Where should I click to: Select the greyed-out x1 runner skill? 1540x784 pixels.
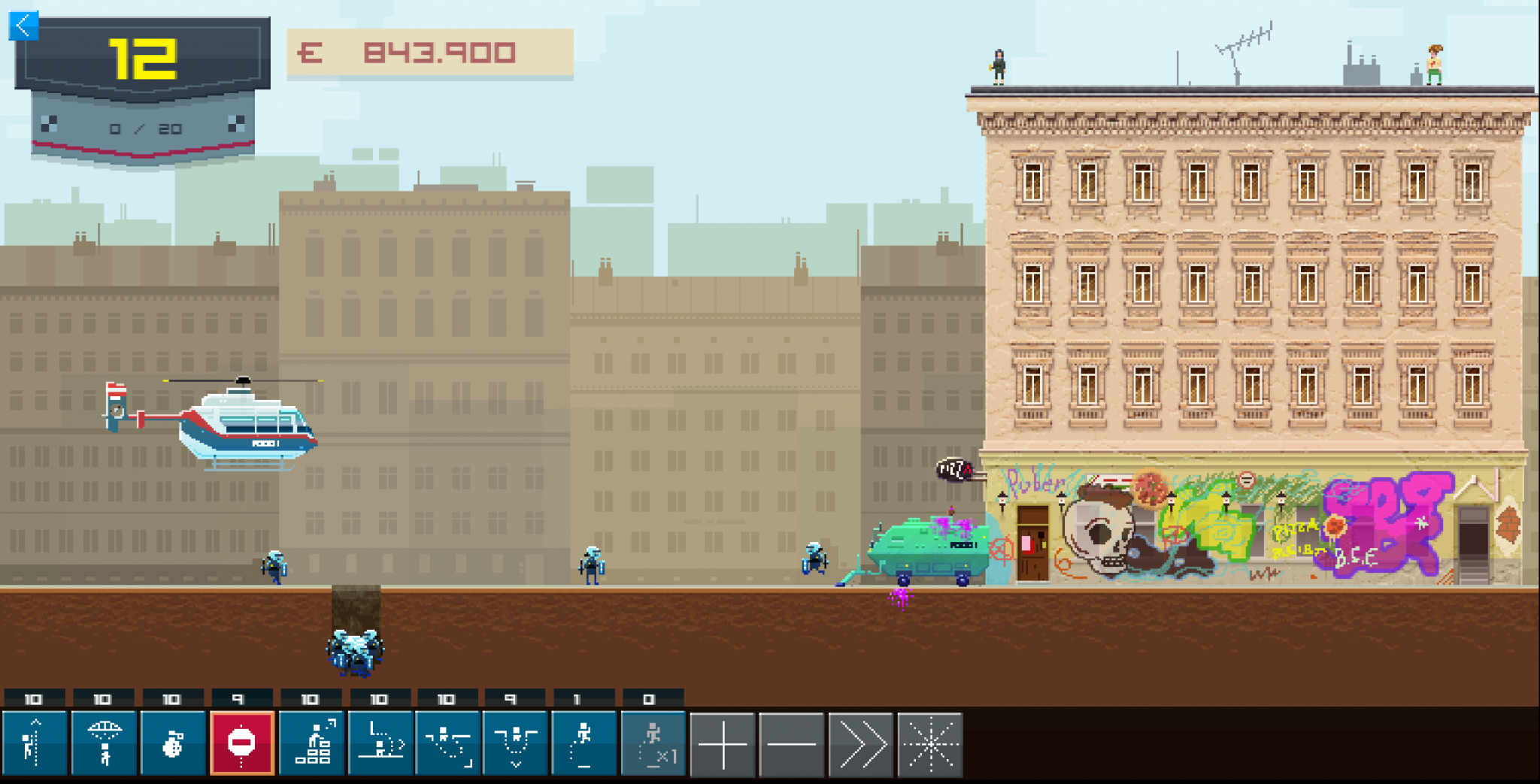point(653,743)
